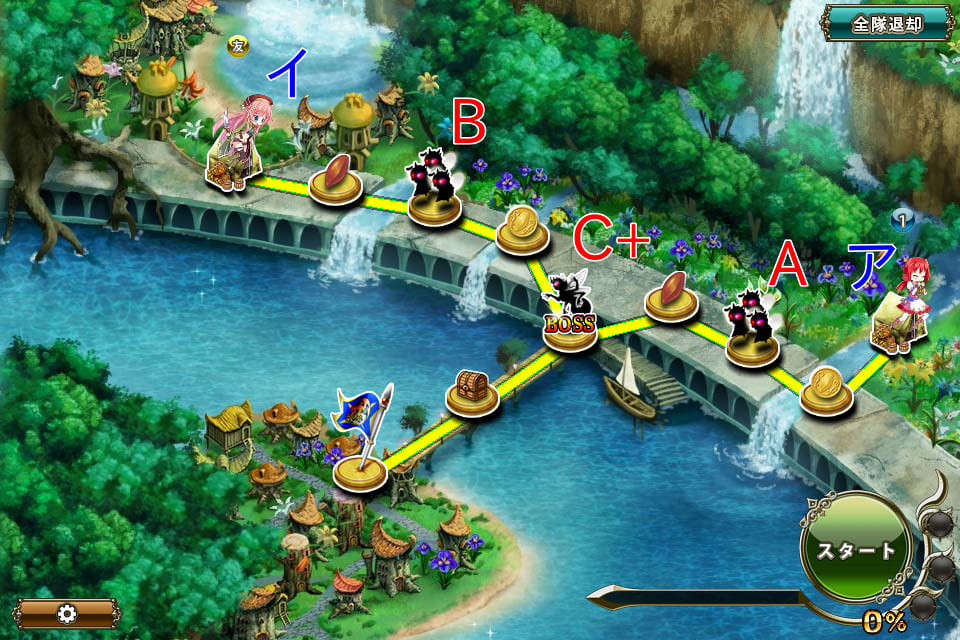Choose the treasure chest map node

472,391
